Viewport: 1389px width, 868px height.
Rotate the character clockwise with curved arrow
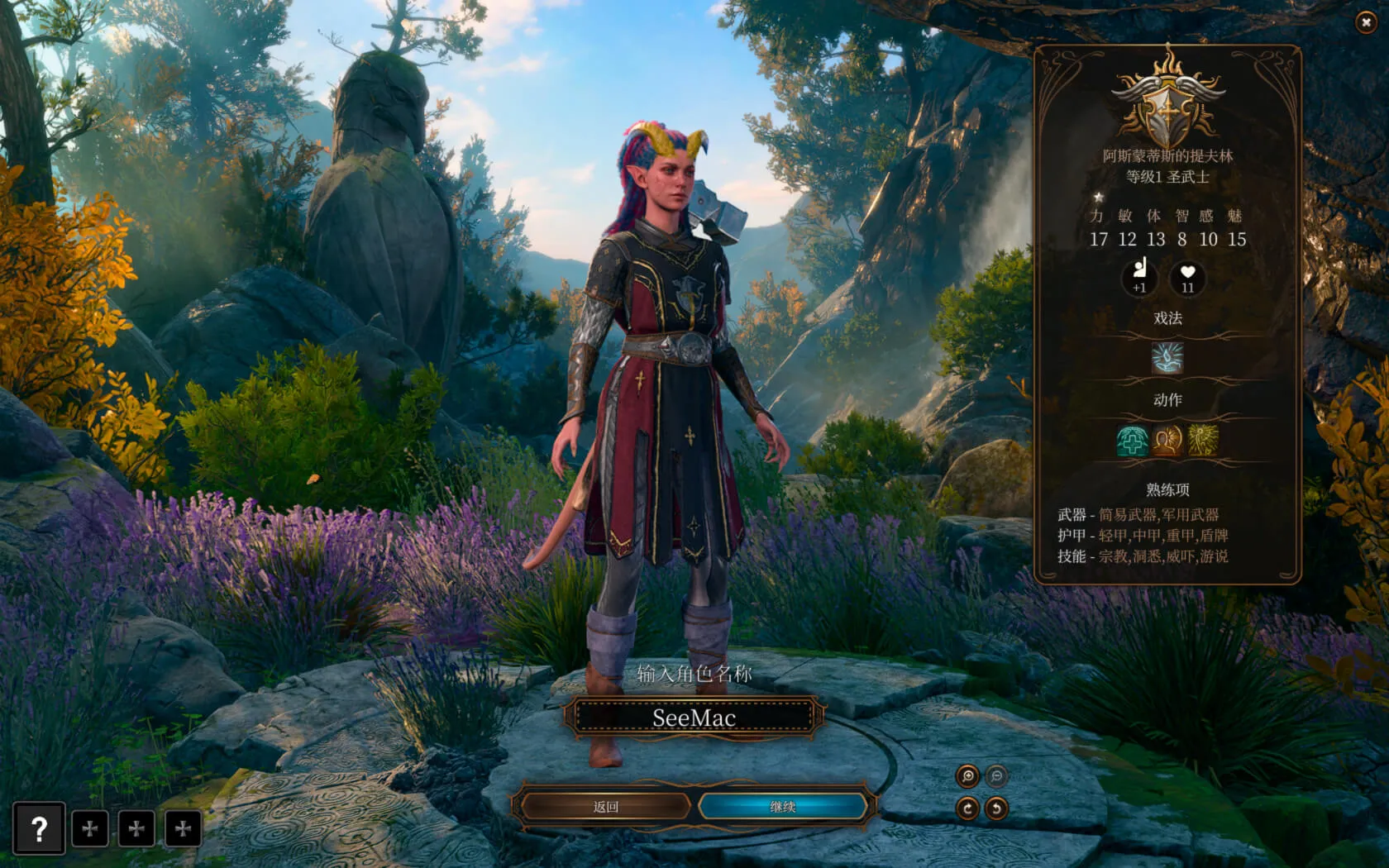967,808
